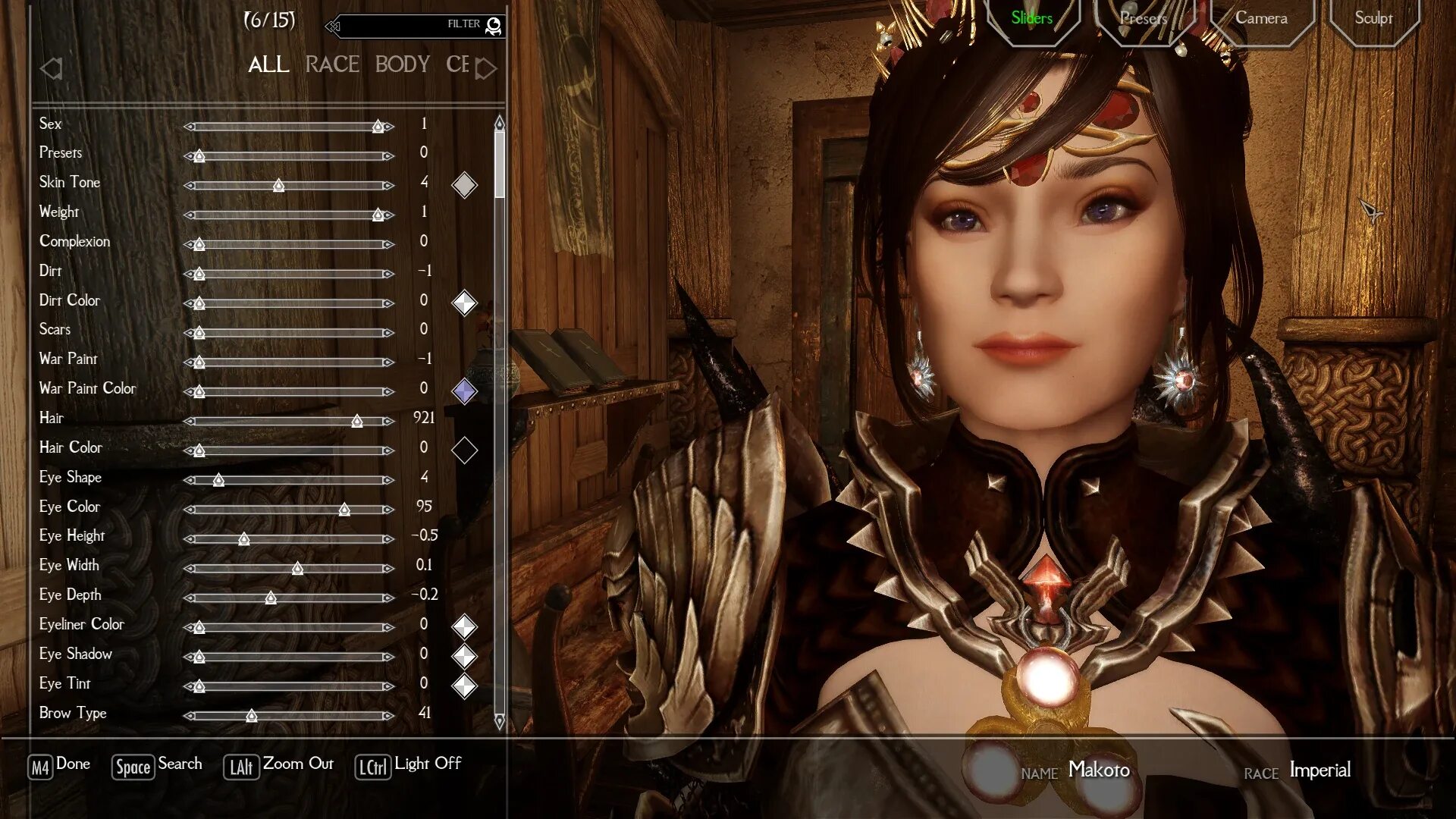Decrease Brow Type with its left arrow
The height and width of the screenshot is (819, 1456).
(x=189, y=716)
